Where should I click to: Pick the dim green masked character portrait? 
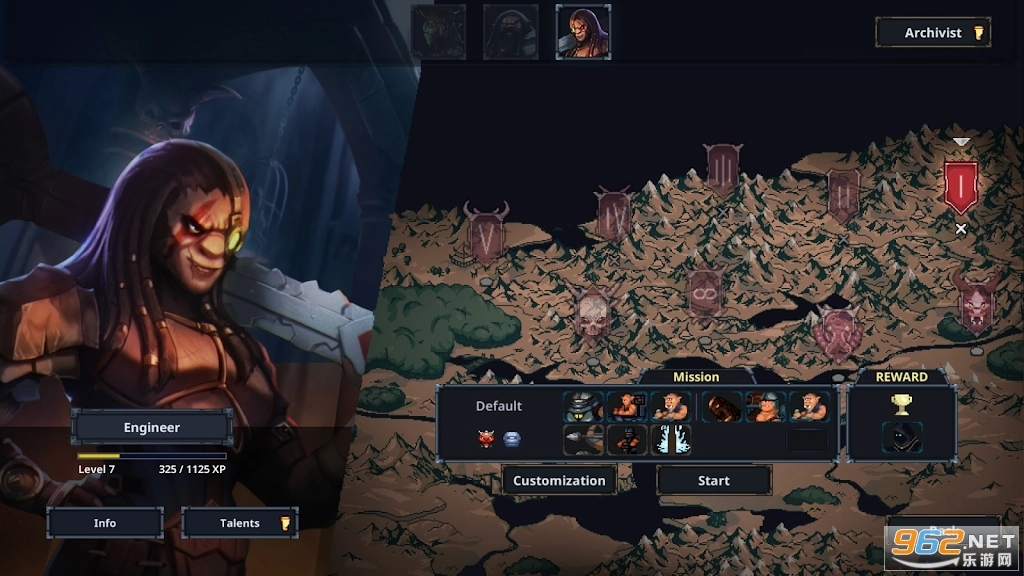coord(438,32)
